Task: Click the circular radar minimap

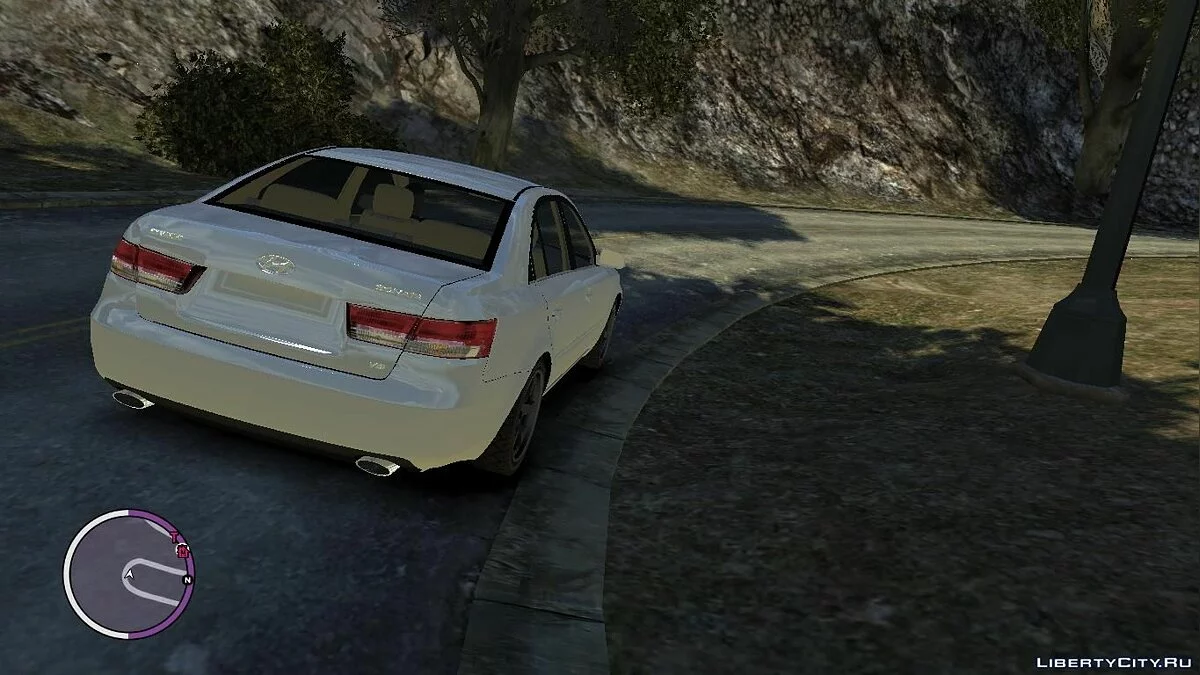Action: pos(128,573)
